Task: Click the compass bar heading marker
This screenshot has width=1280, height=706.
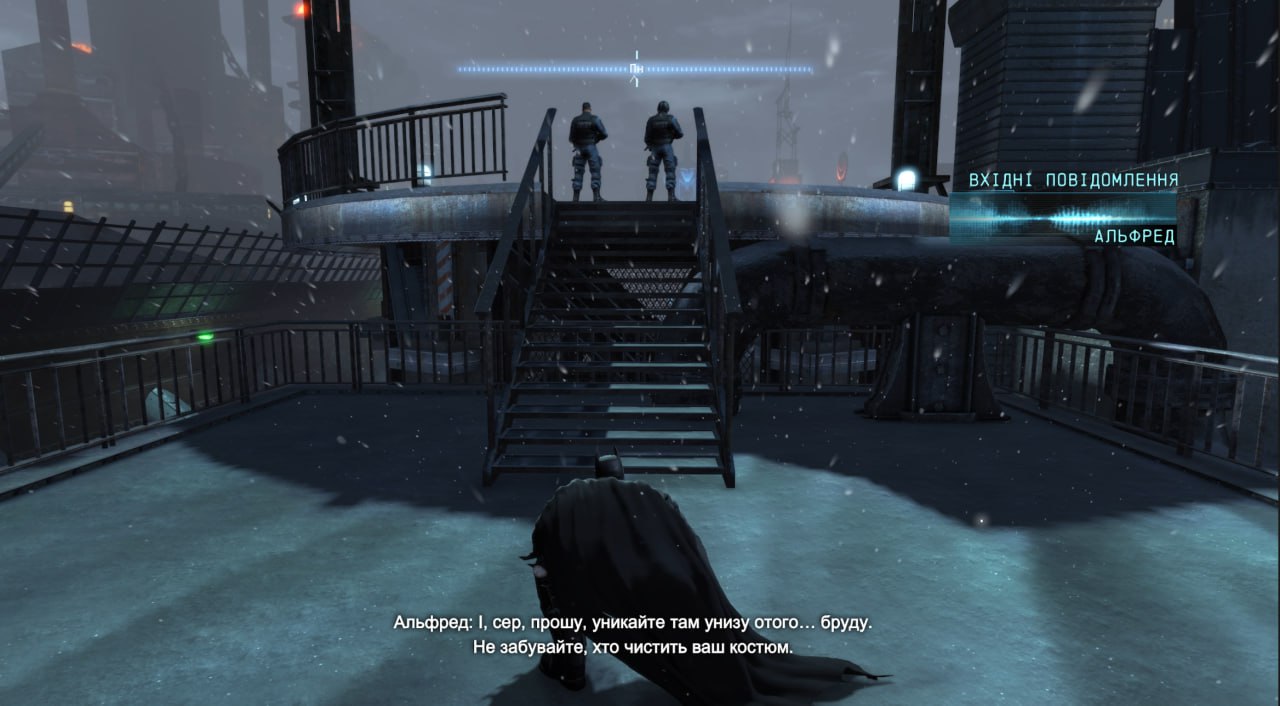Action: pos(636,69)
